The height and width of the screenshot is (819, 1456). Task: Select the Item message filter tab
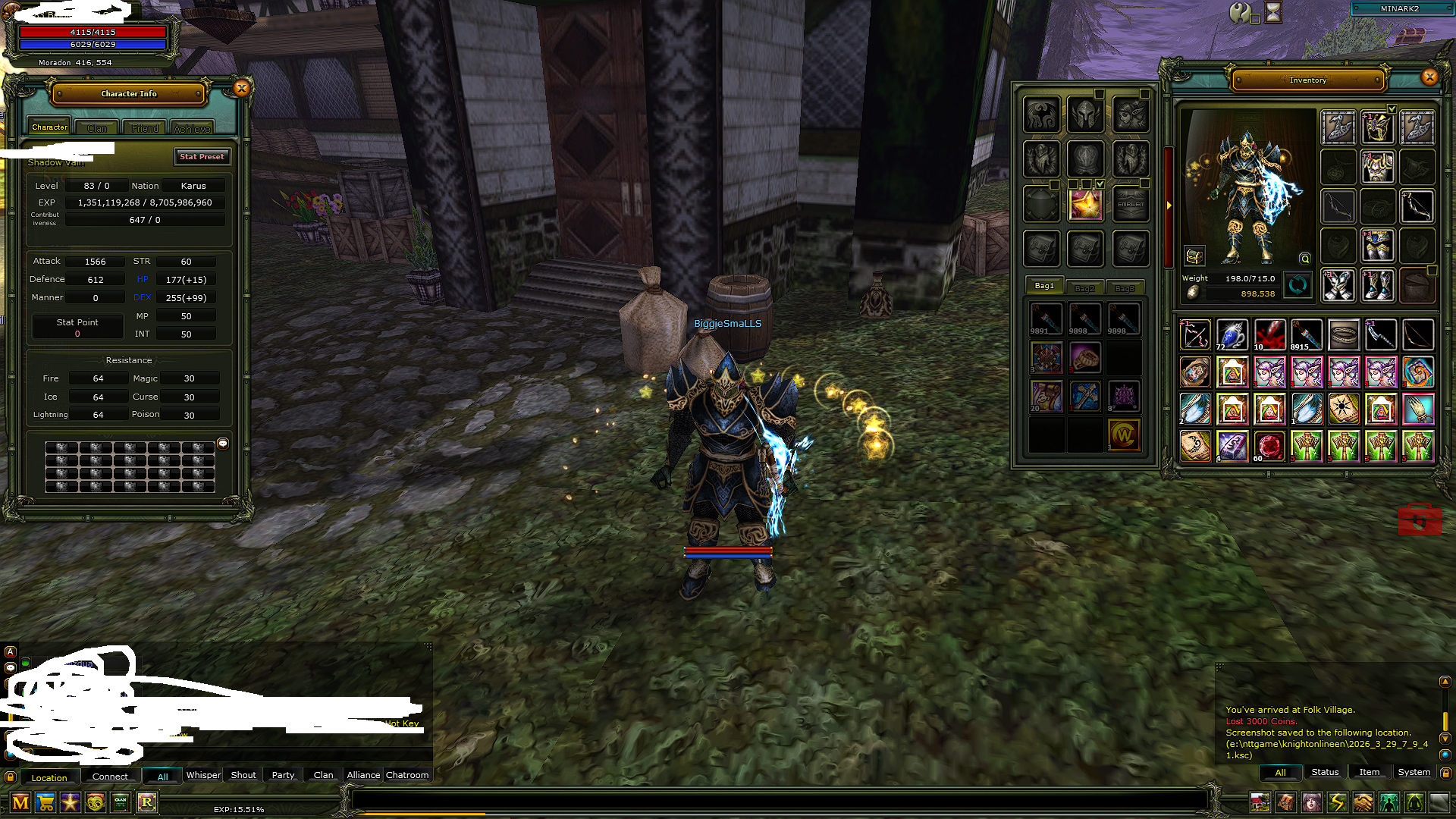coord(1370,772)
